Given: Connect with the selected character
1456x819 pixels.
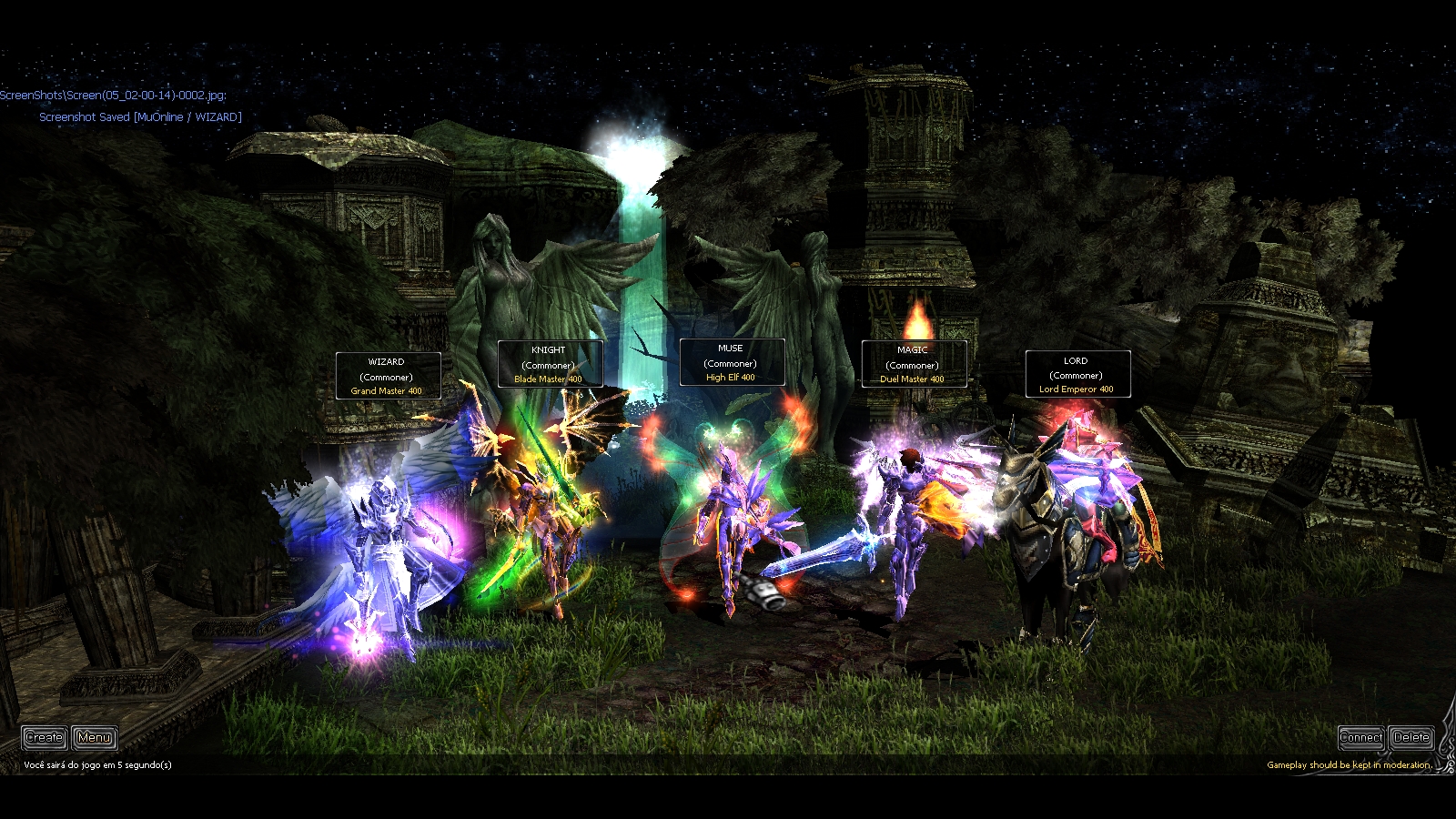Looking at the screenshot, I should [x=1360, y=737].
